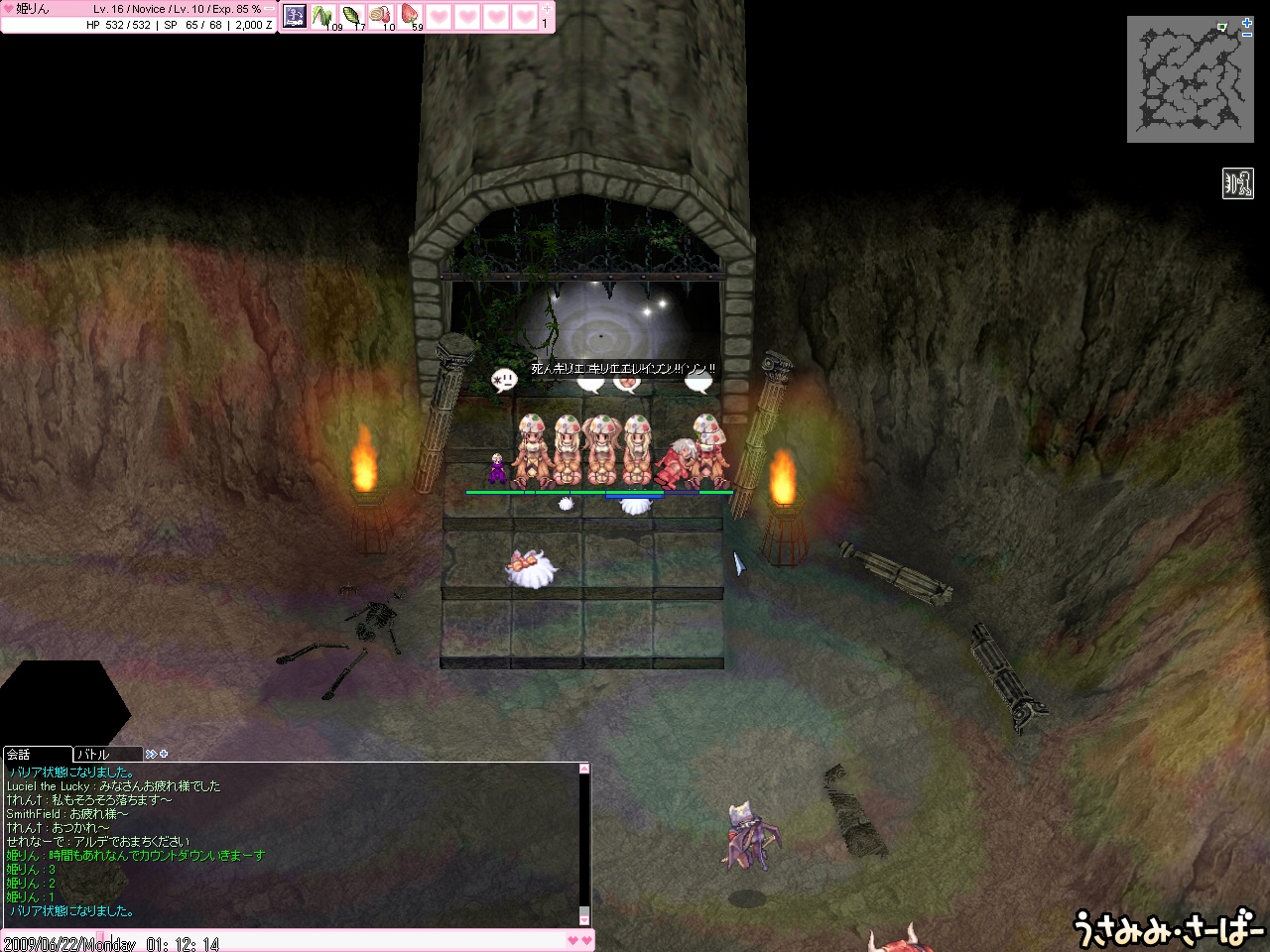Viewport: 1270px width, 952px height.
Task: Use the strawberry item in the hotbar
Action: tap(410, 16)
